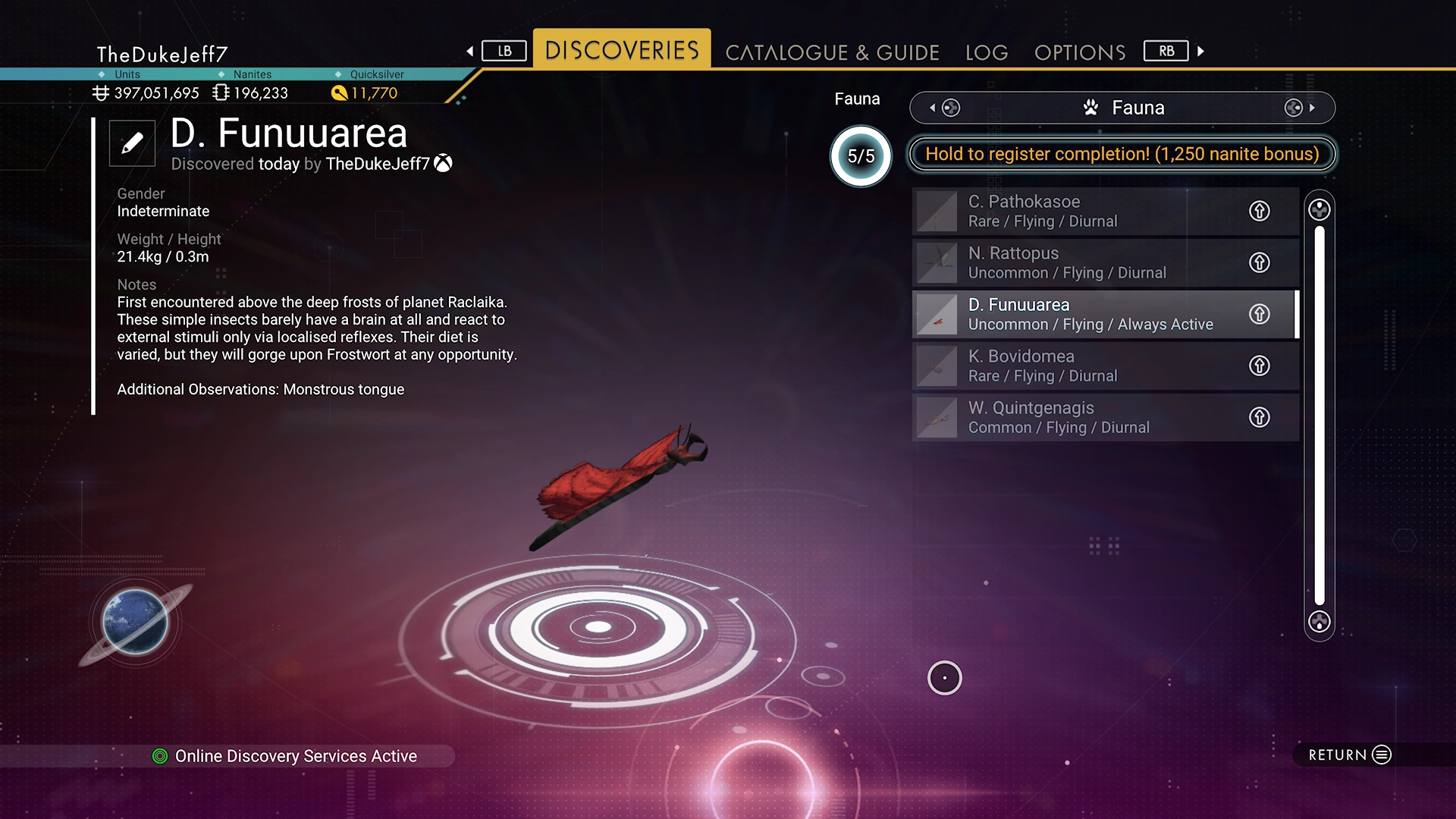
Task: Click the Return button
Action: pyautogui.click(x=1350, y=755)
